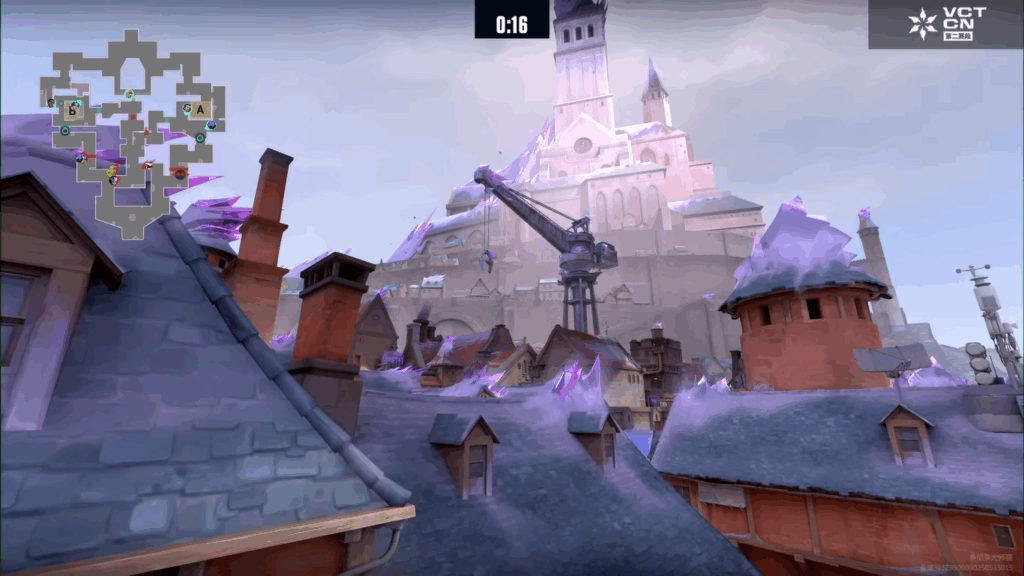Click the VCT CN logo badge

(x=945, y=24)
